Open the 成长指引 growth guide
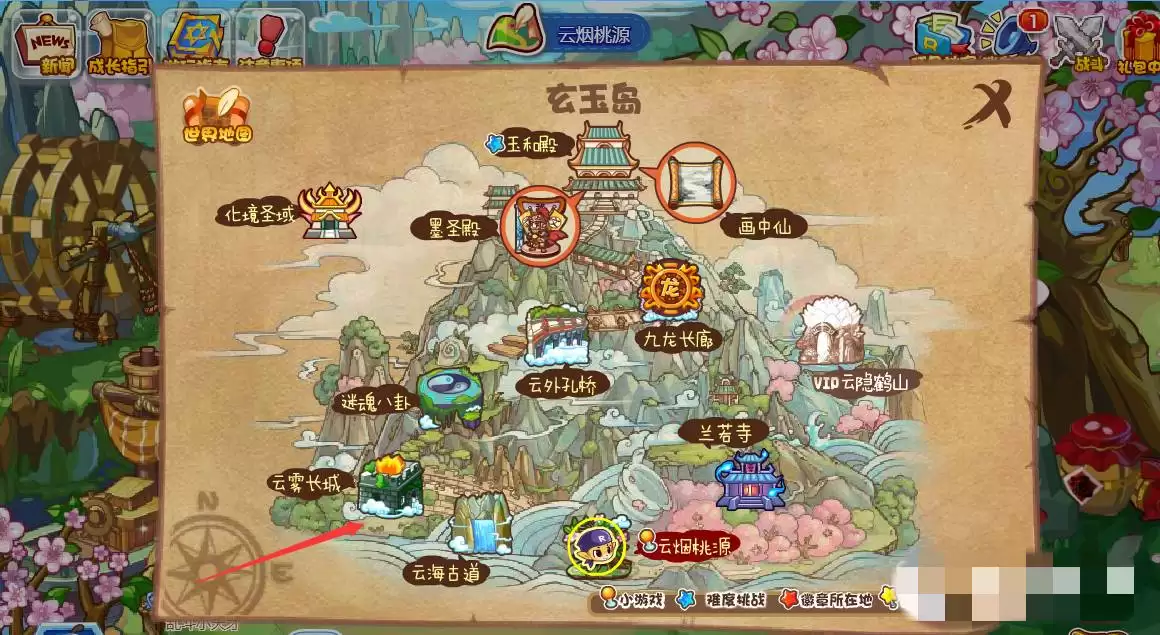Viewport: 1160px width, 635px height. (119, 44)
